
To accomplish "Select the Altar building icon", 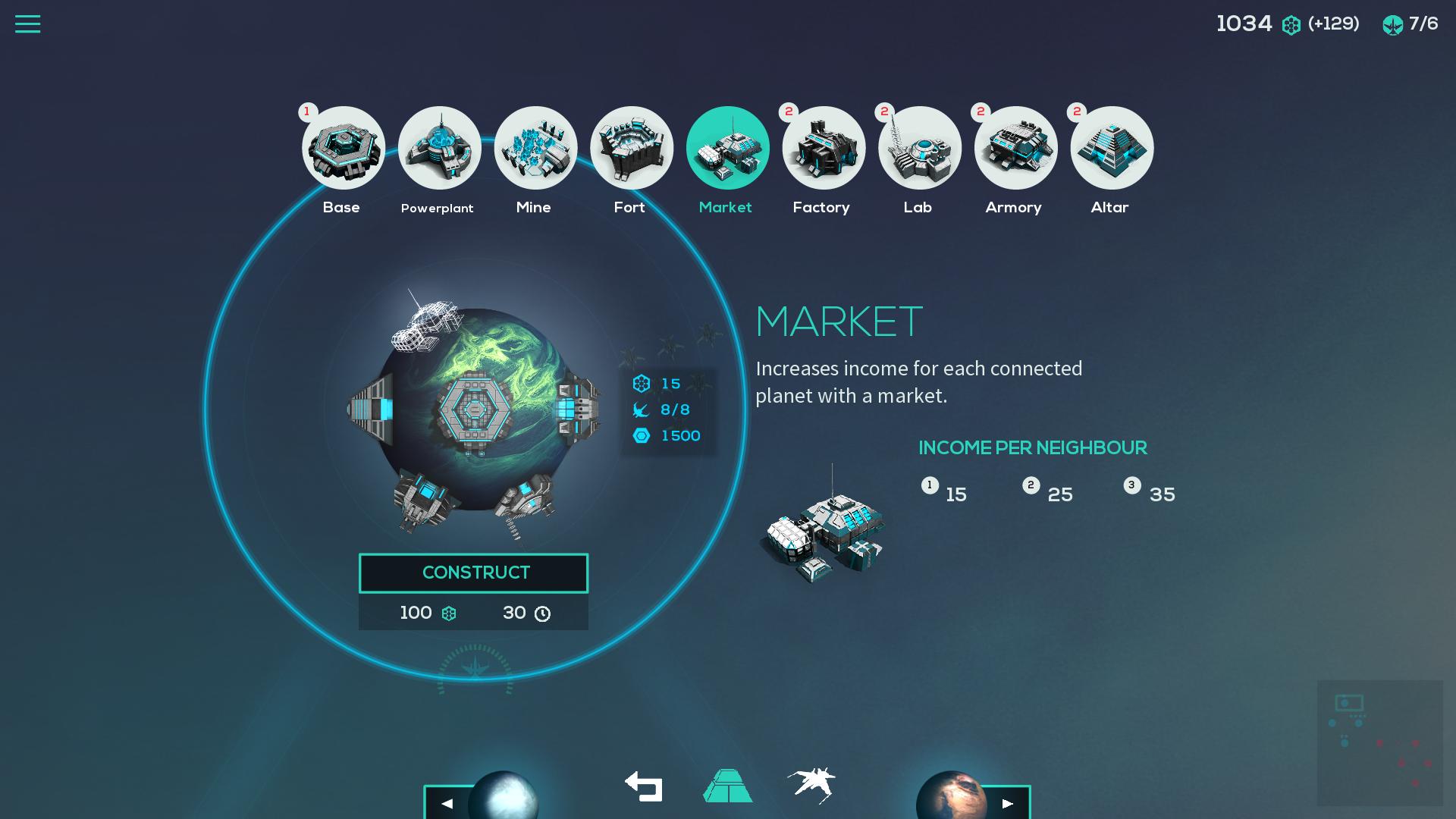I will [1111, 148].
